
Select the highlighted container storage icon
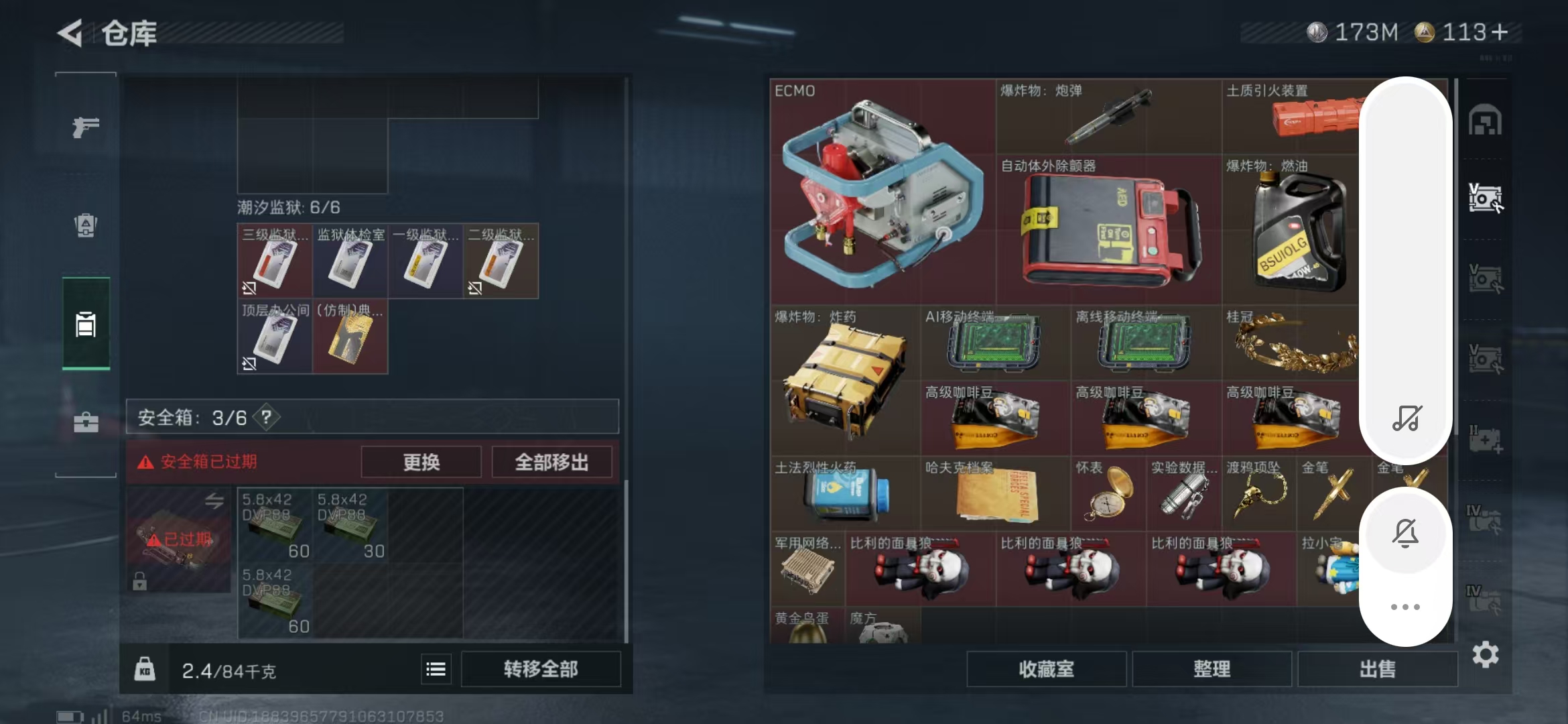[x=85, y=326]
